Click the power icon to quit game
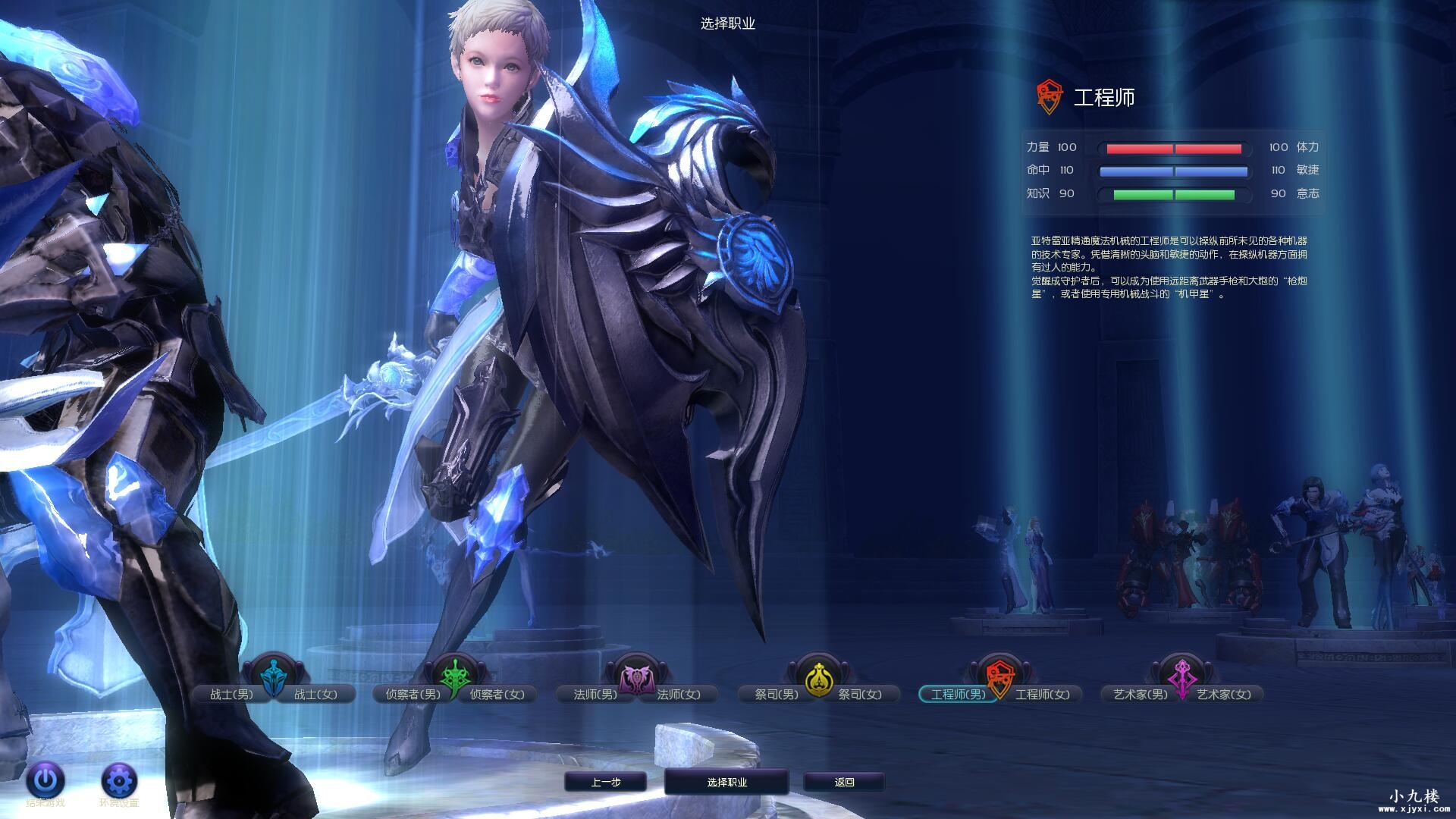Image resolution: width=1456 pixels, height=819 pixels. [45, 780]
